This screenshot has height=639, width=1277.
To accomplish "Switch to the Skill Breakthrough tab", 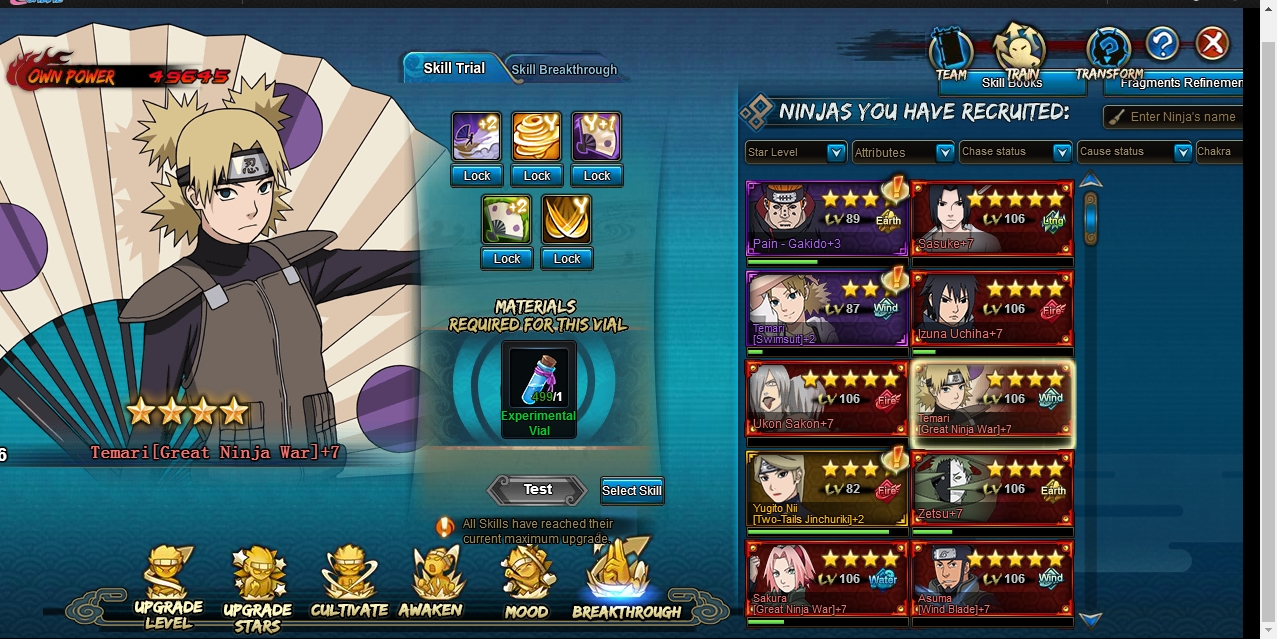I will (x=564, y=70).
